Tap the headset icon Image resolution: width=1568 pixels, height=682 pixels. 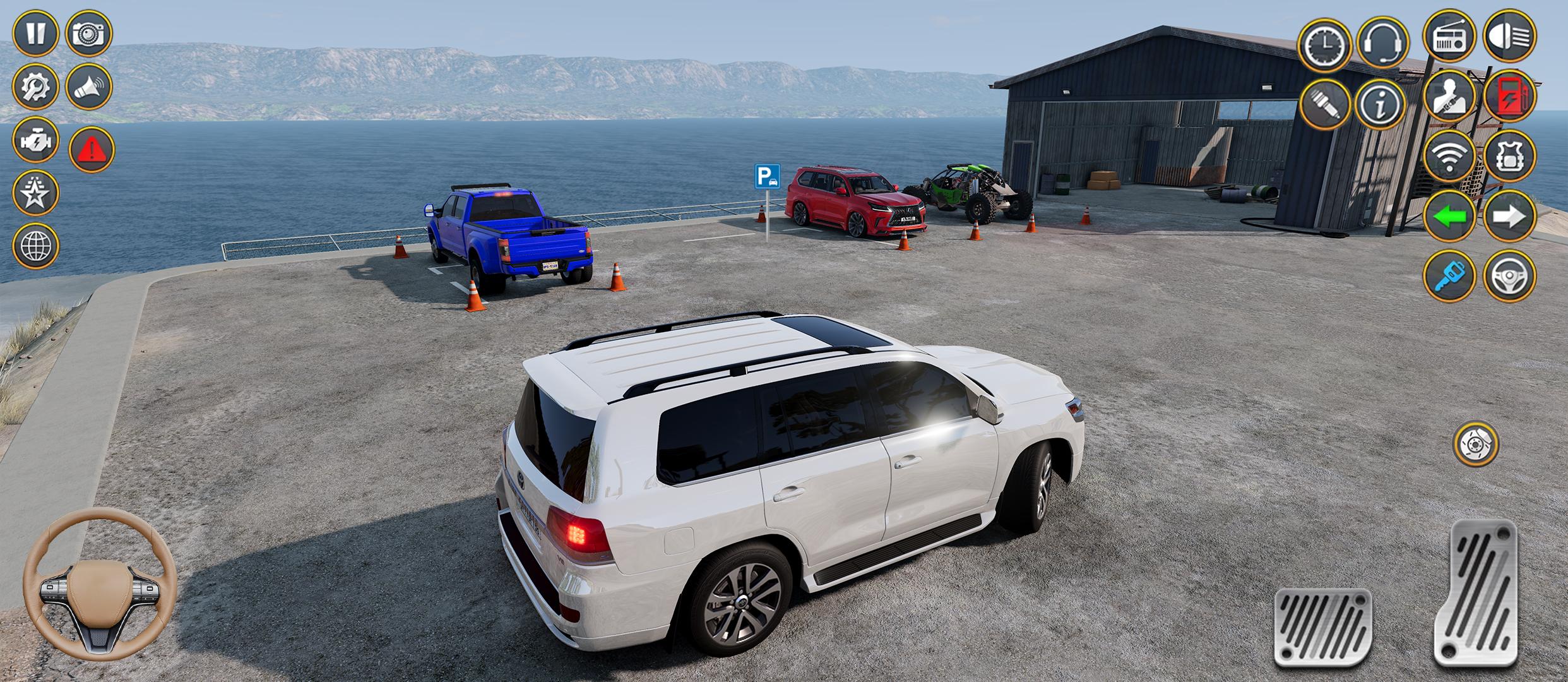click(x=1382, y=43)
